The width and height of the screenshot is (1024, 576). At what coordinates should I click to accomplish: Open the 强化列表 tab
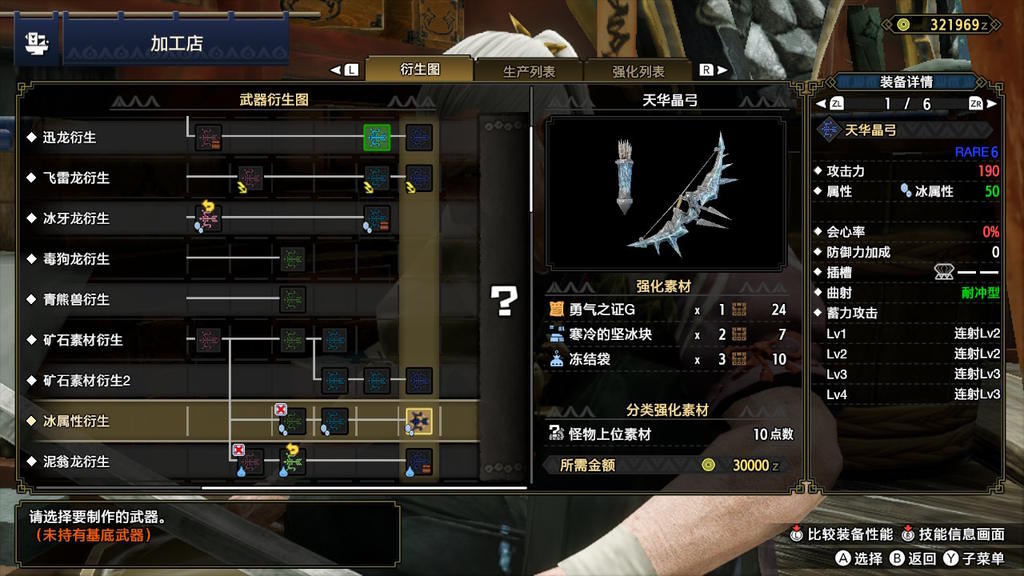638,71
